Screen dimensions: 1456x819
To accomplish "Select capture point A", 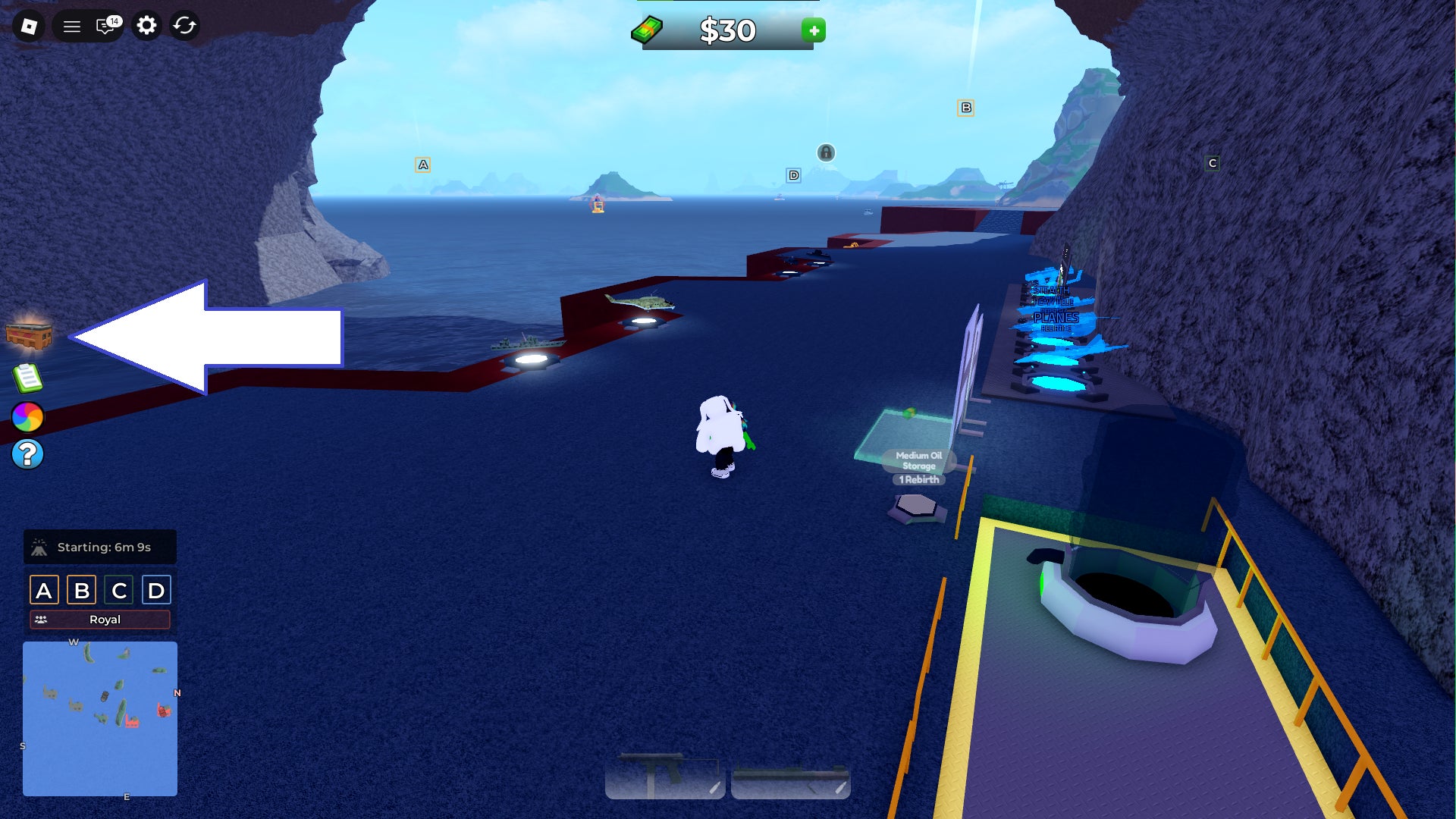I will tap(45, 589).
